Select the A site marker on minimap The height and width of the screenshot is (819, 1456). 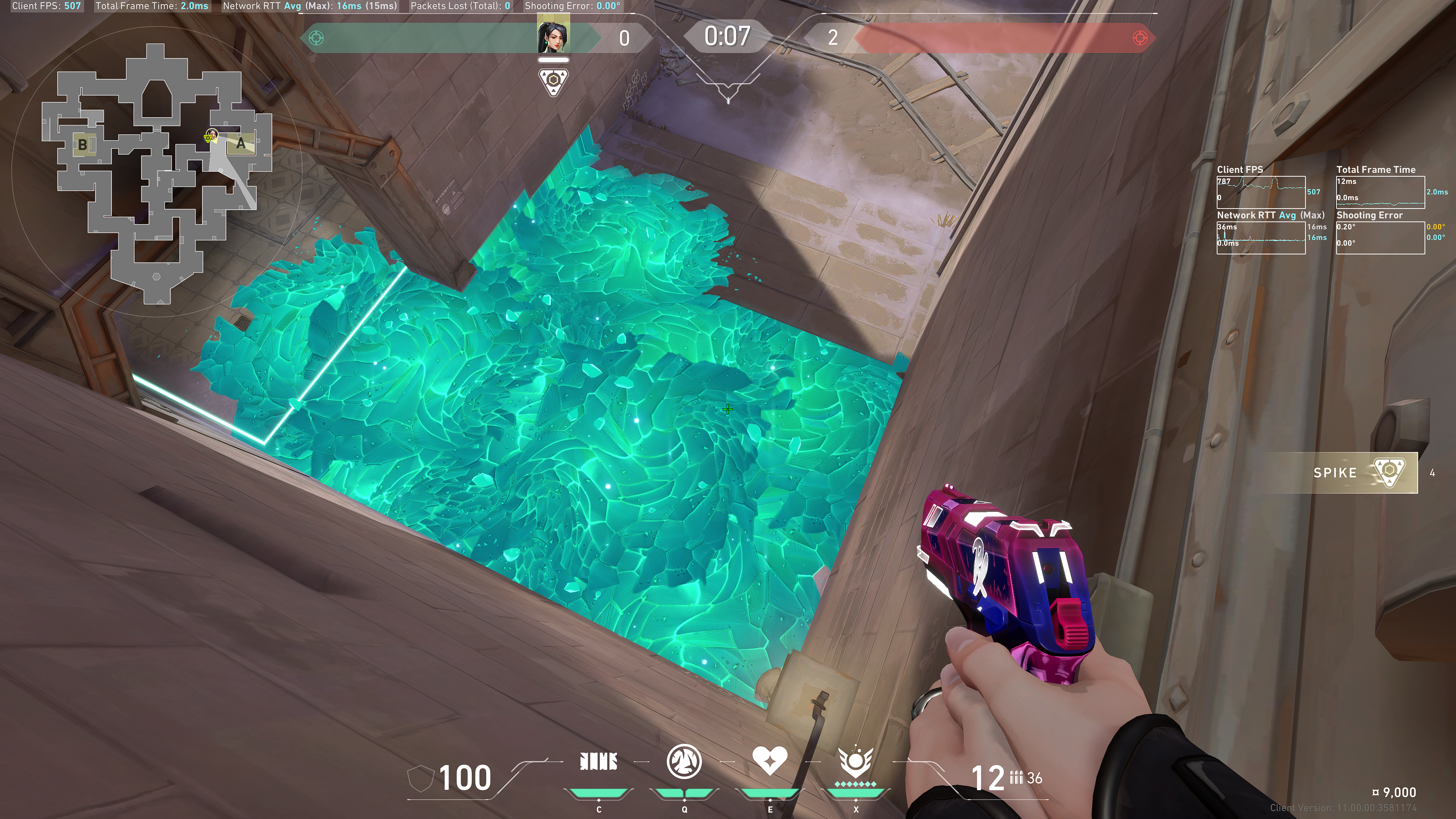(x=242, y=144)
